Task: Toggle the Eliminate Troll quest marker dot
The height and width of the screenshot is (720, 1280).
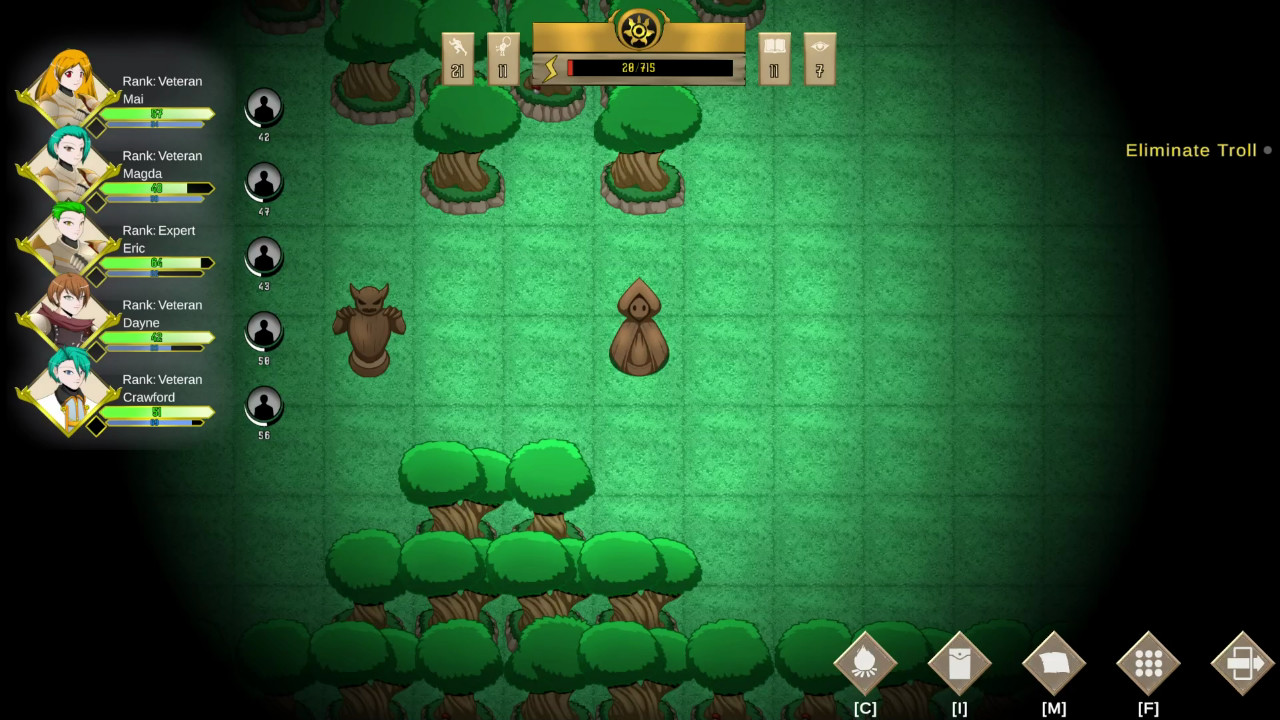Action: (1268, 150)
